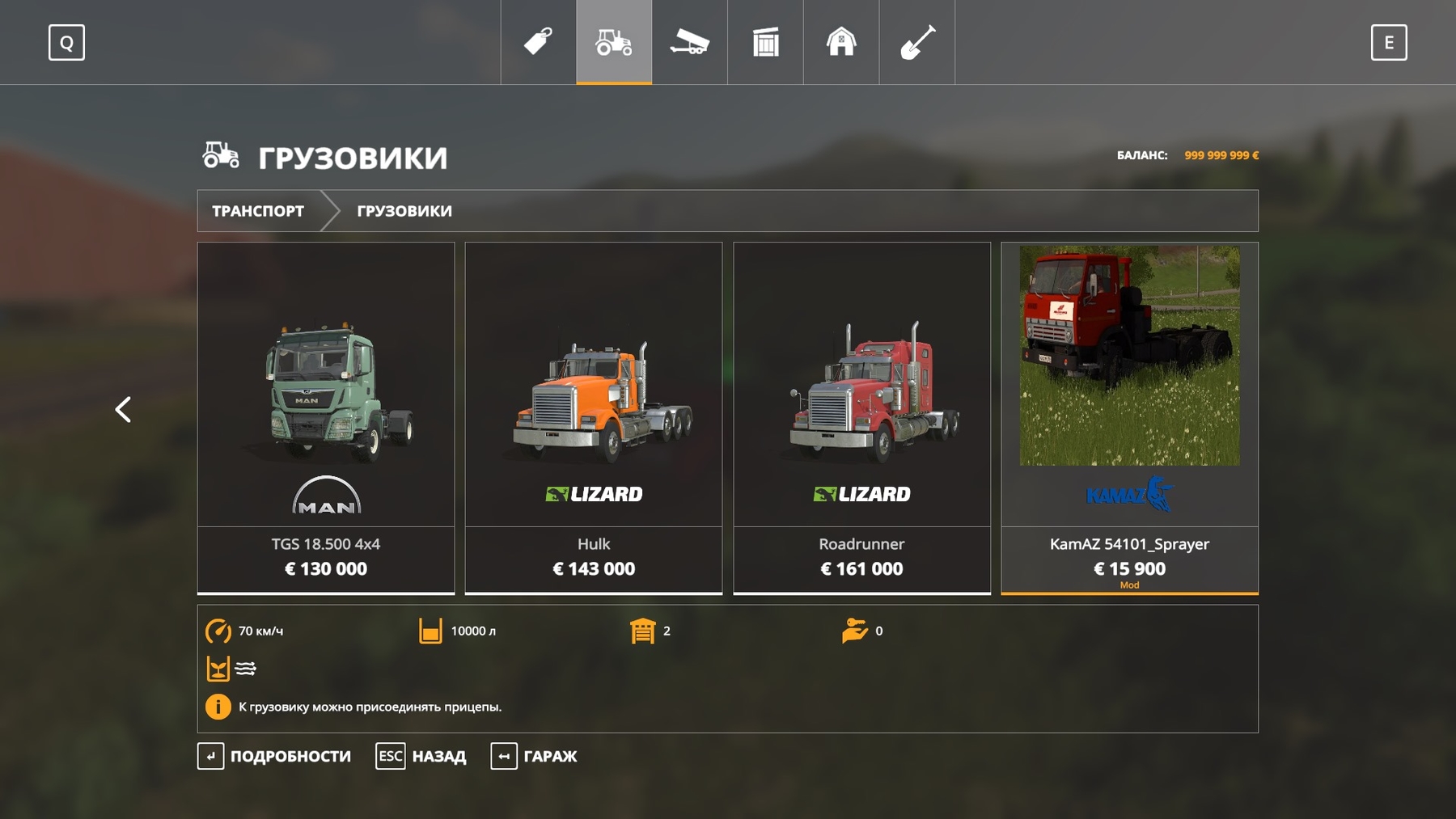
Task: Open the trailers category icon
Action: (x=690, y=41)
